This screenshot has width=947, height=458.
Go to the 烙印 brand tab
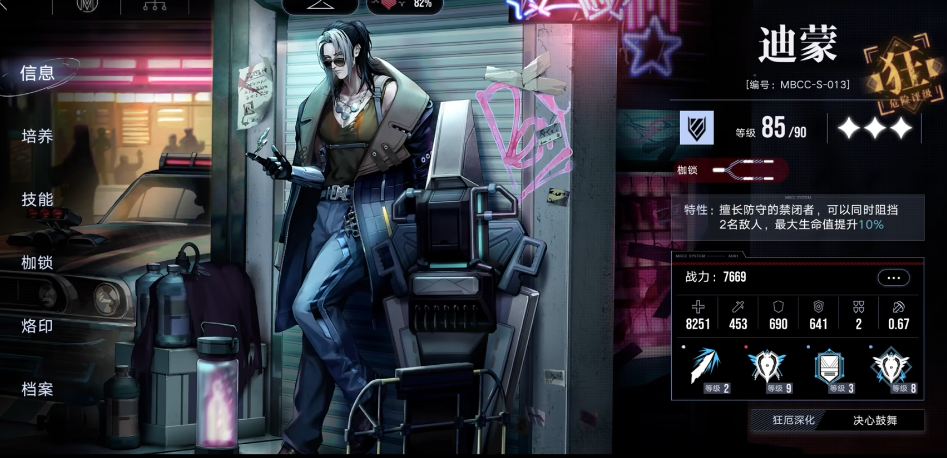click(38, 326)
